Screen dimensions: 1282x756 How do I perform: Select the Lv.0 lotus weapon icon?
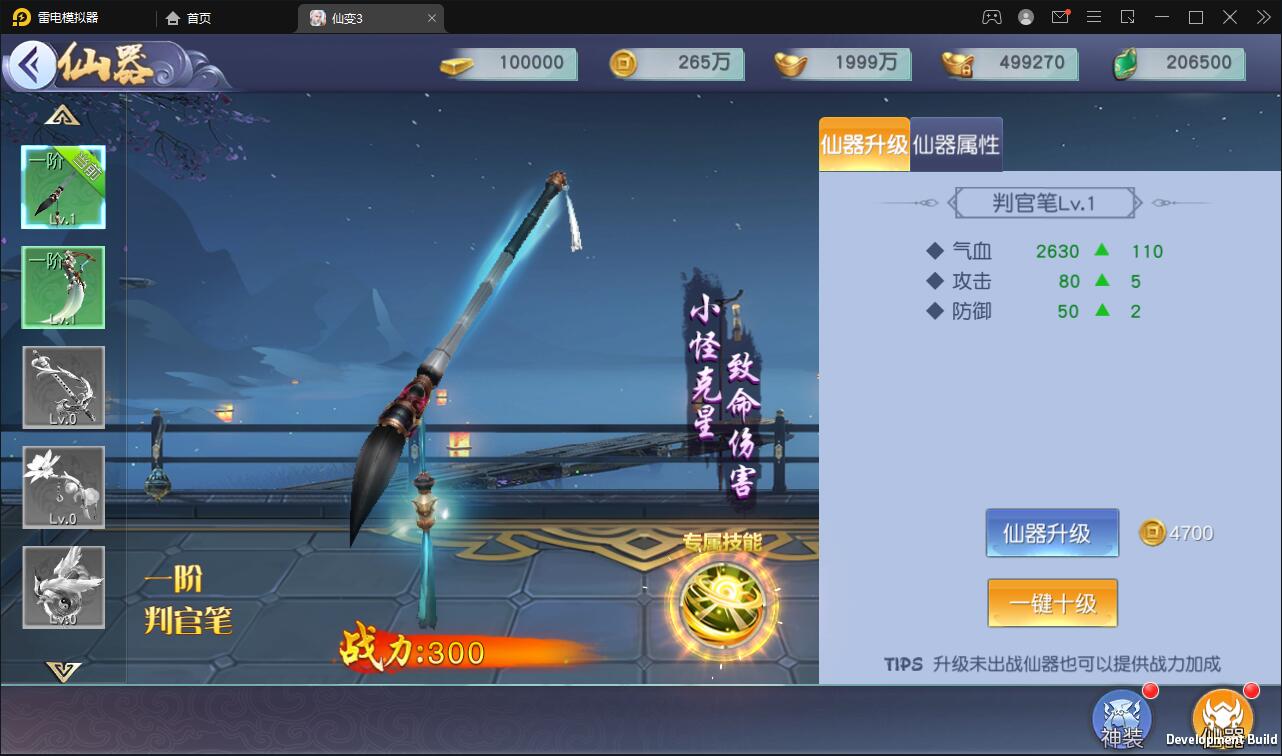point(63,487)
